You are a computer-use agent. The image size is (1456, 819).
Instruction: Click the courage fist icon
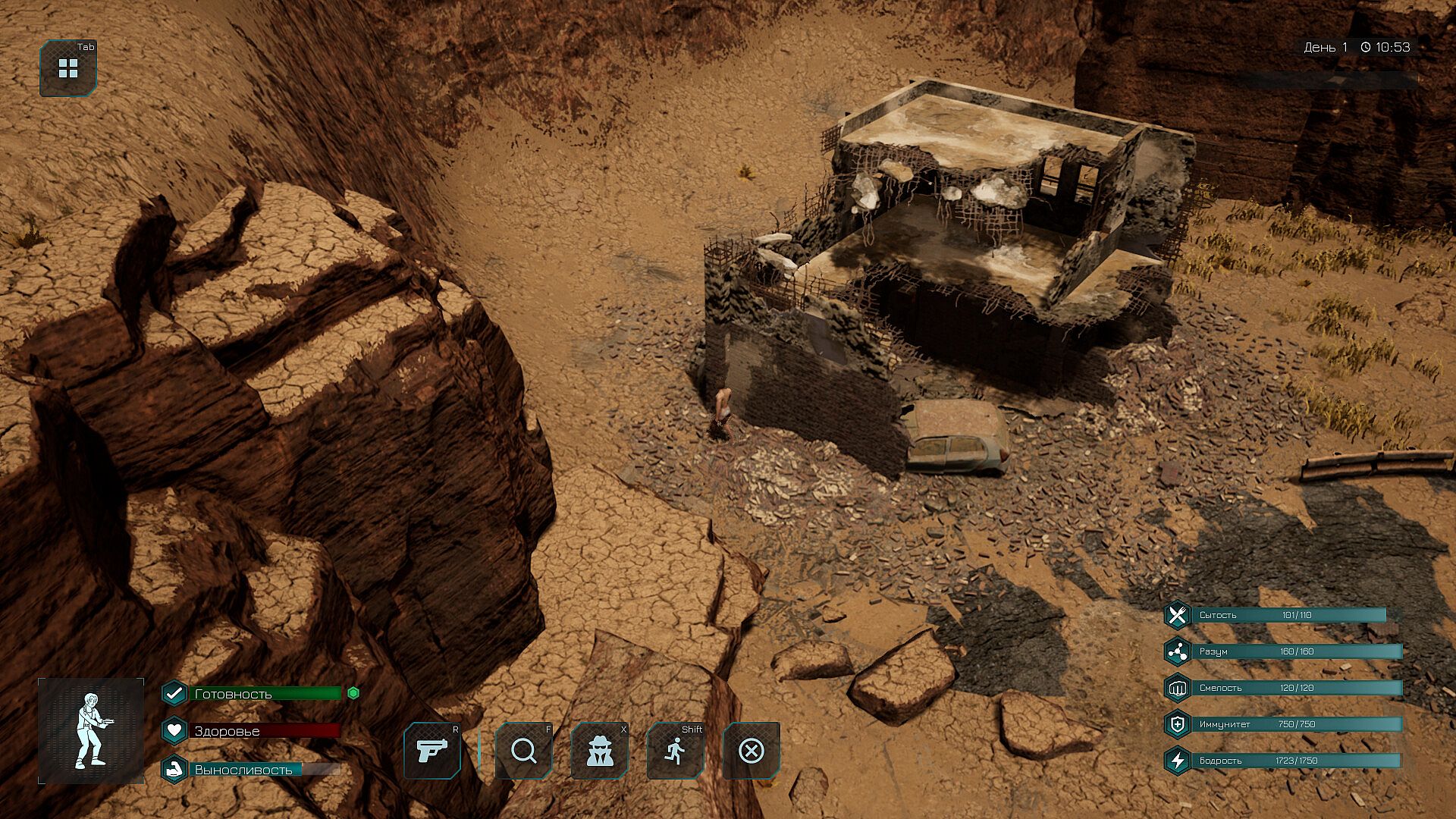(x=1177, y=688)
